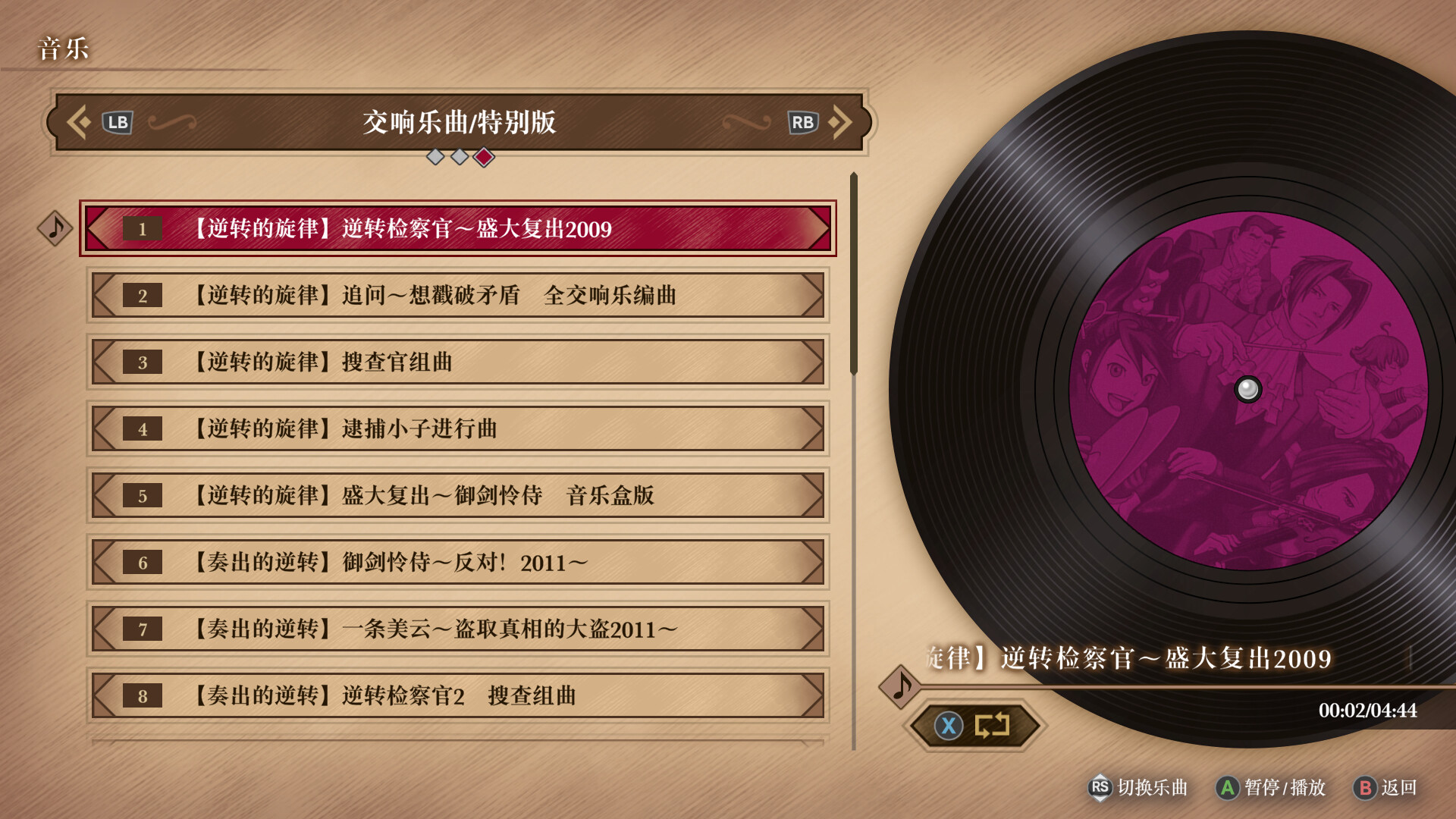
Task: Click the 音乐 title label
Action: click(x=63, y=49)
